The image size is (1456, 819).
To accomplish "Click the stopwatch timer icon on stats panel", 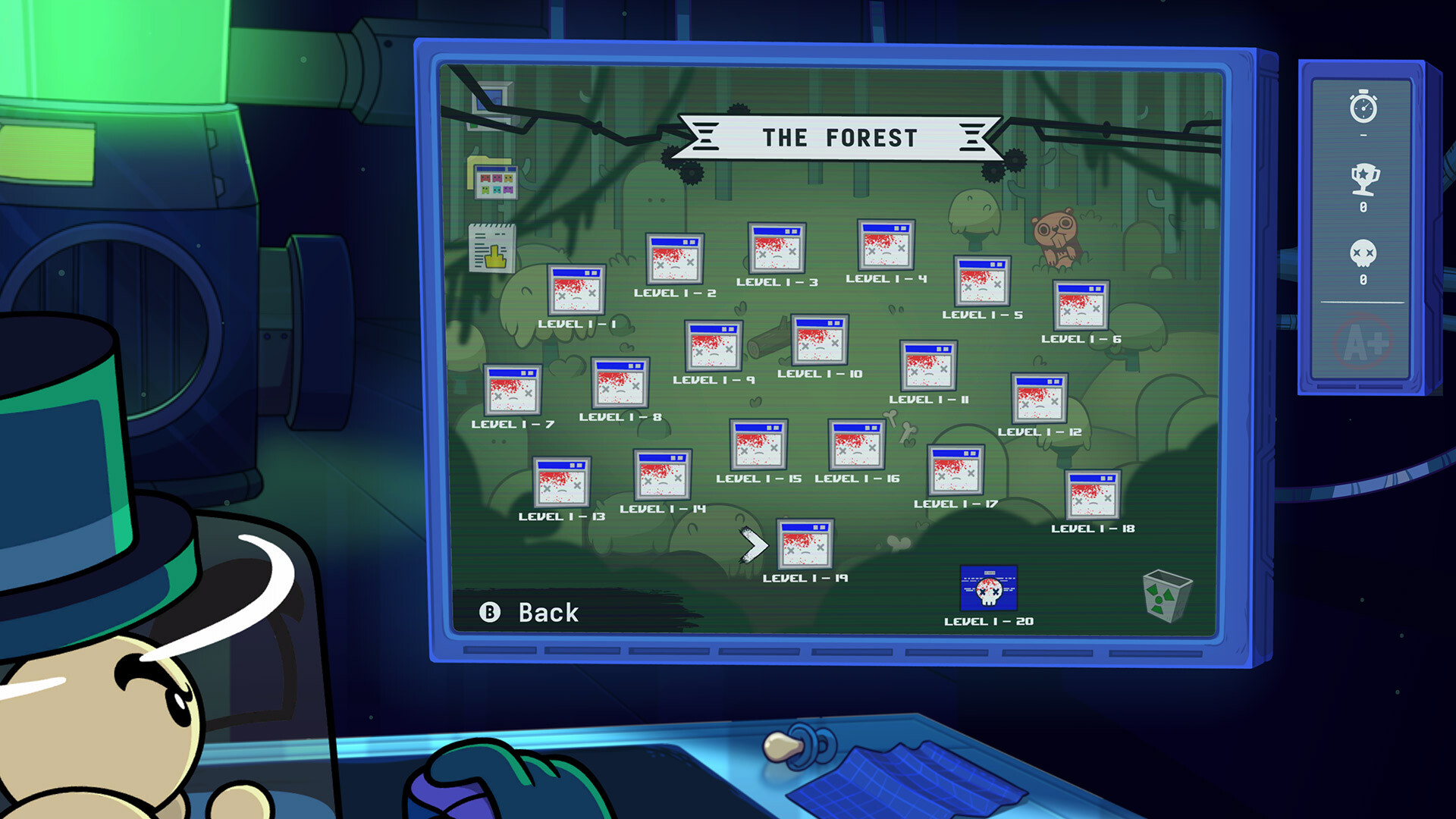I will point(1365,108).
